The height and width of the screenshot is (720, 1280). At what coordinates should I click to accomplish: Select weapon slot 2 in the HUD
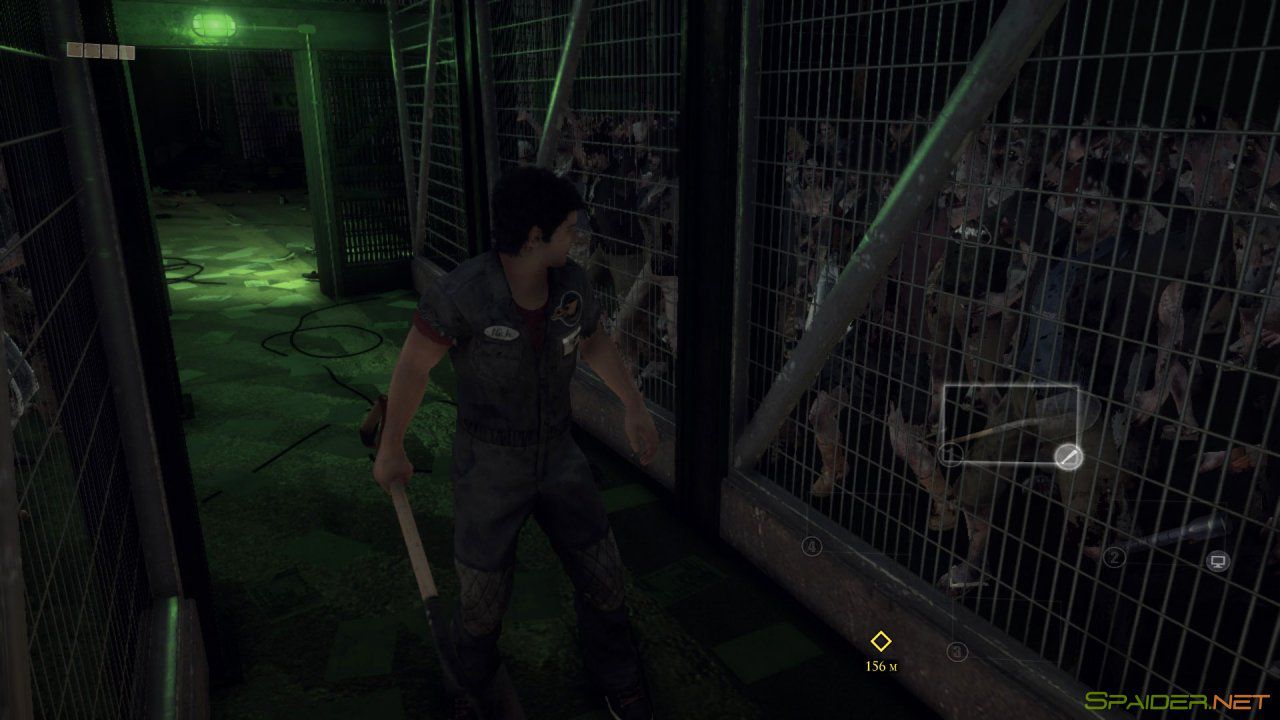tap(1114, 556)
